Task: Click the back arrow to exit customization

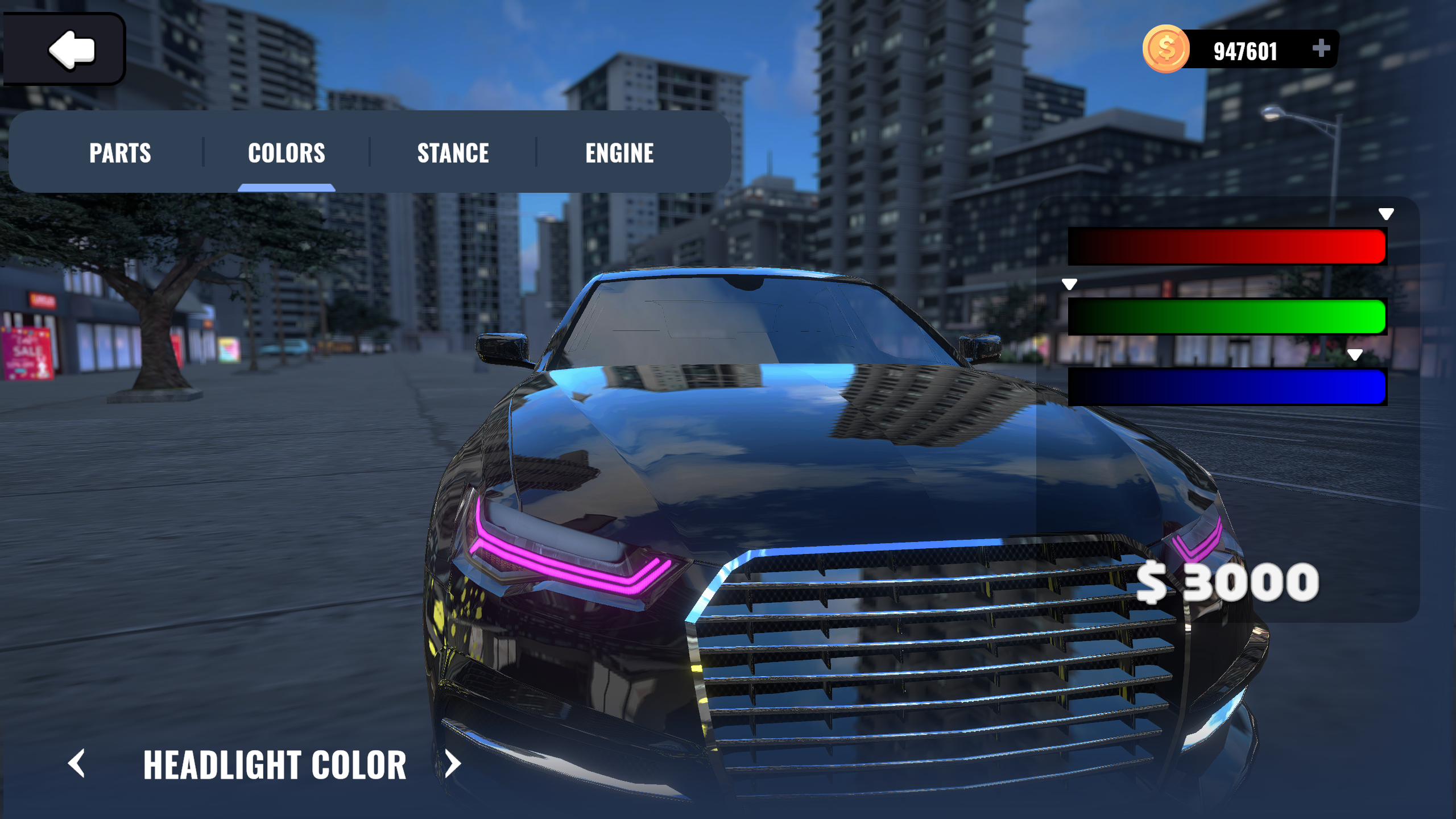Action: 72,49
